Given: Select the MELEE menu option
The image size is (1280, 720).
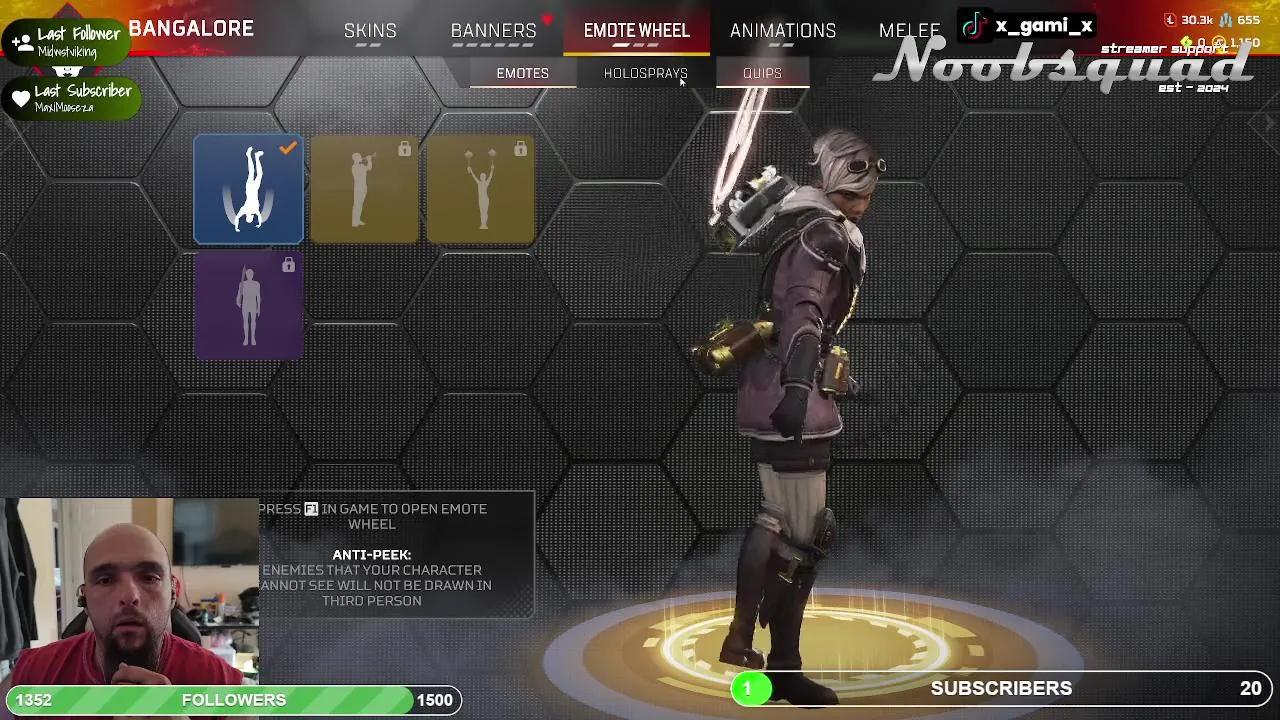Looking at the screenshot, I should tap(908, 30).
